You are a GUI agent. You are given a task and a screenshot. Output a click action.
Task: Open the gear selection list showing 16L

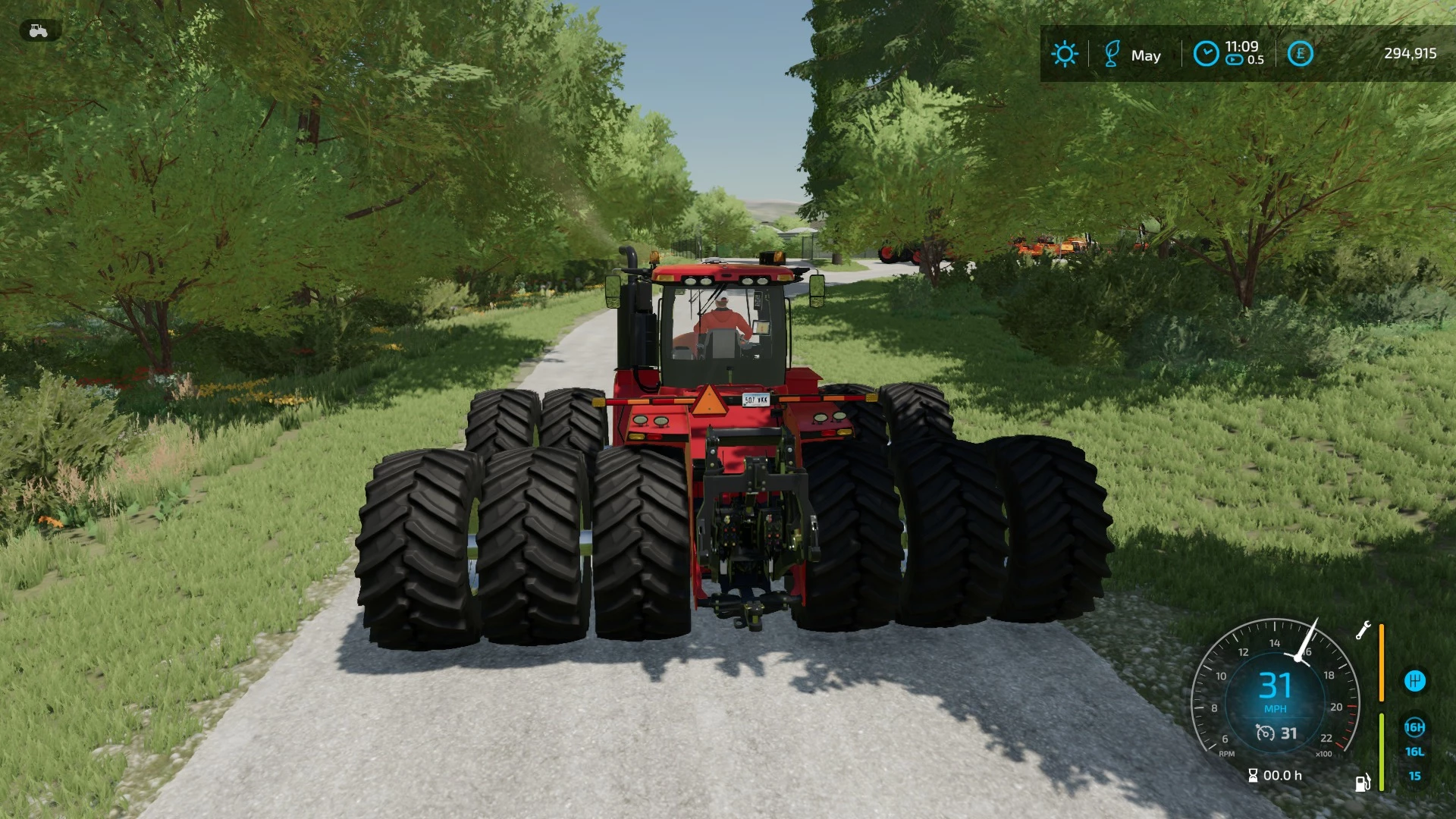(1414, 752)
